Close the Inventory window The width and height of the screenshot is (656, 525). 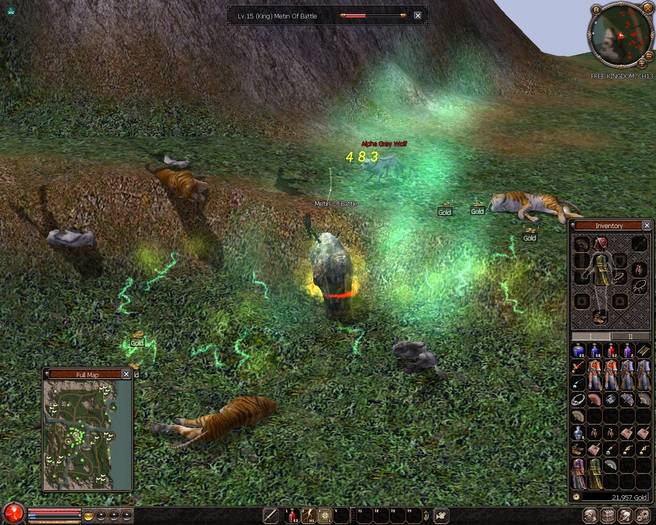[646, 226]
